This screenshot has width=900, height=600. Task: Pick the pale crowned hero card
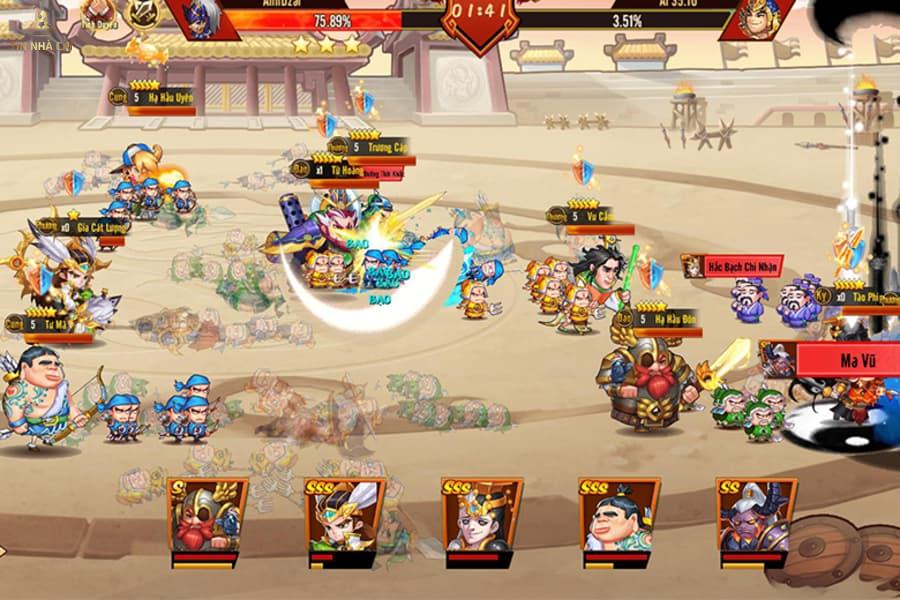click(x=482, y=516)
